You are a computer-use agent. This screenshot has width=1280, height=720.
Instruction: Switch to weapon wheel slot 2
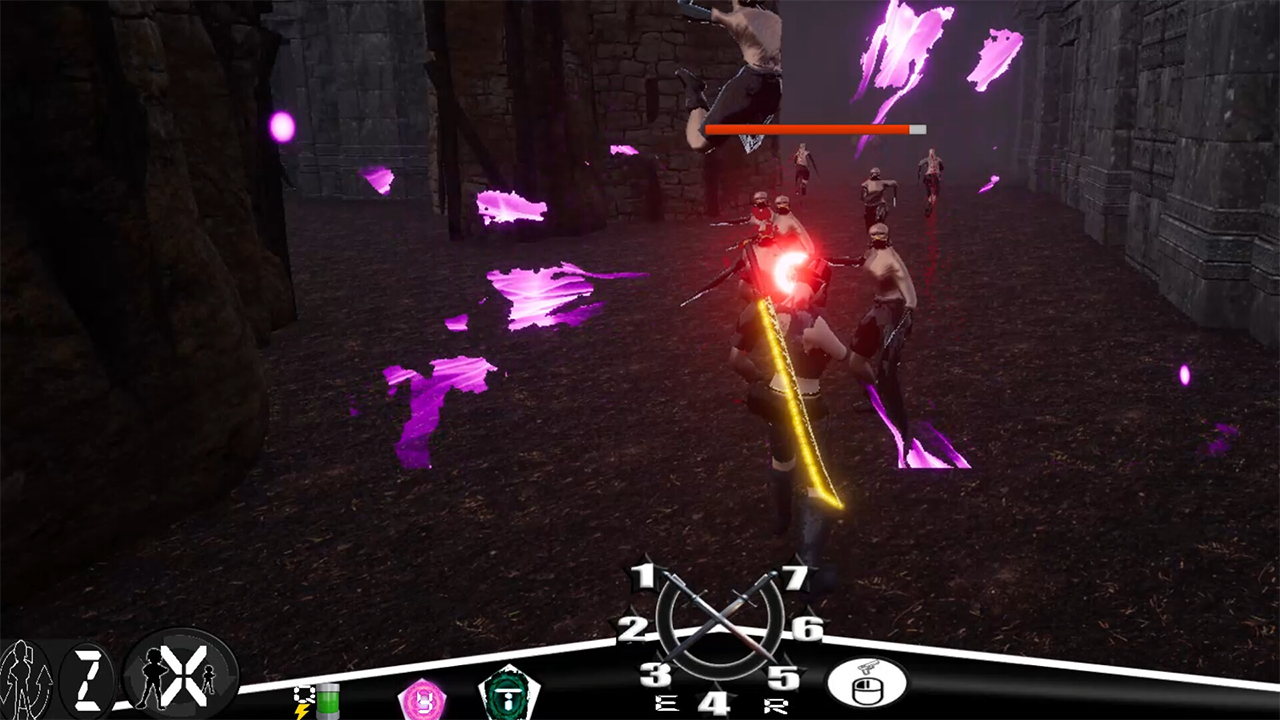632,629
